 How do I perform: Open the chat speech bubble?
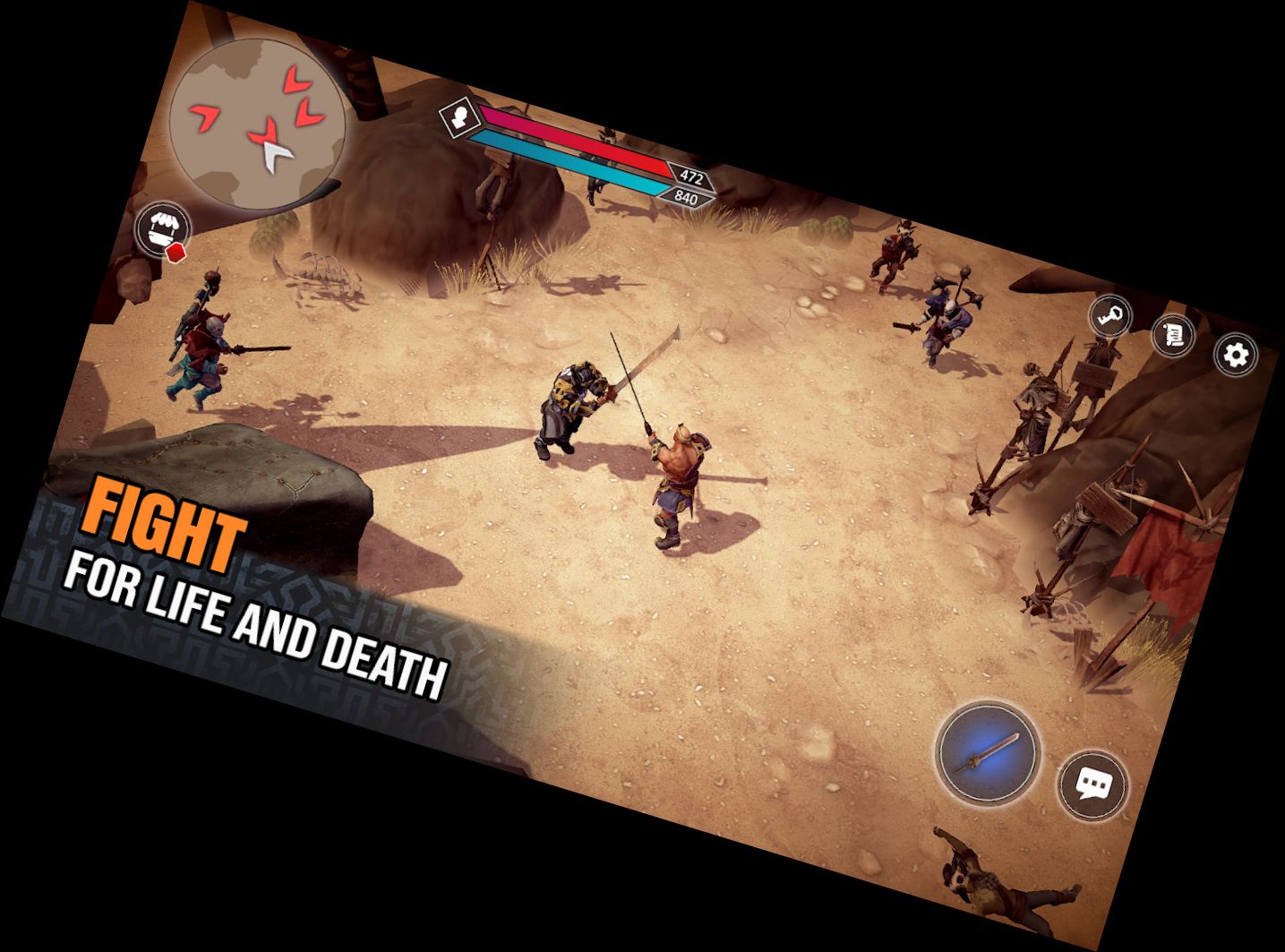click(x=1092, y=785)
